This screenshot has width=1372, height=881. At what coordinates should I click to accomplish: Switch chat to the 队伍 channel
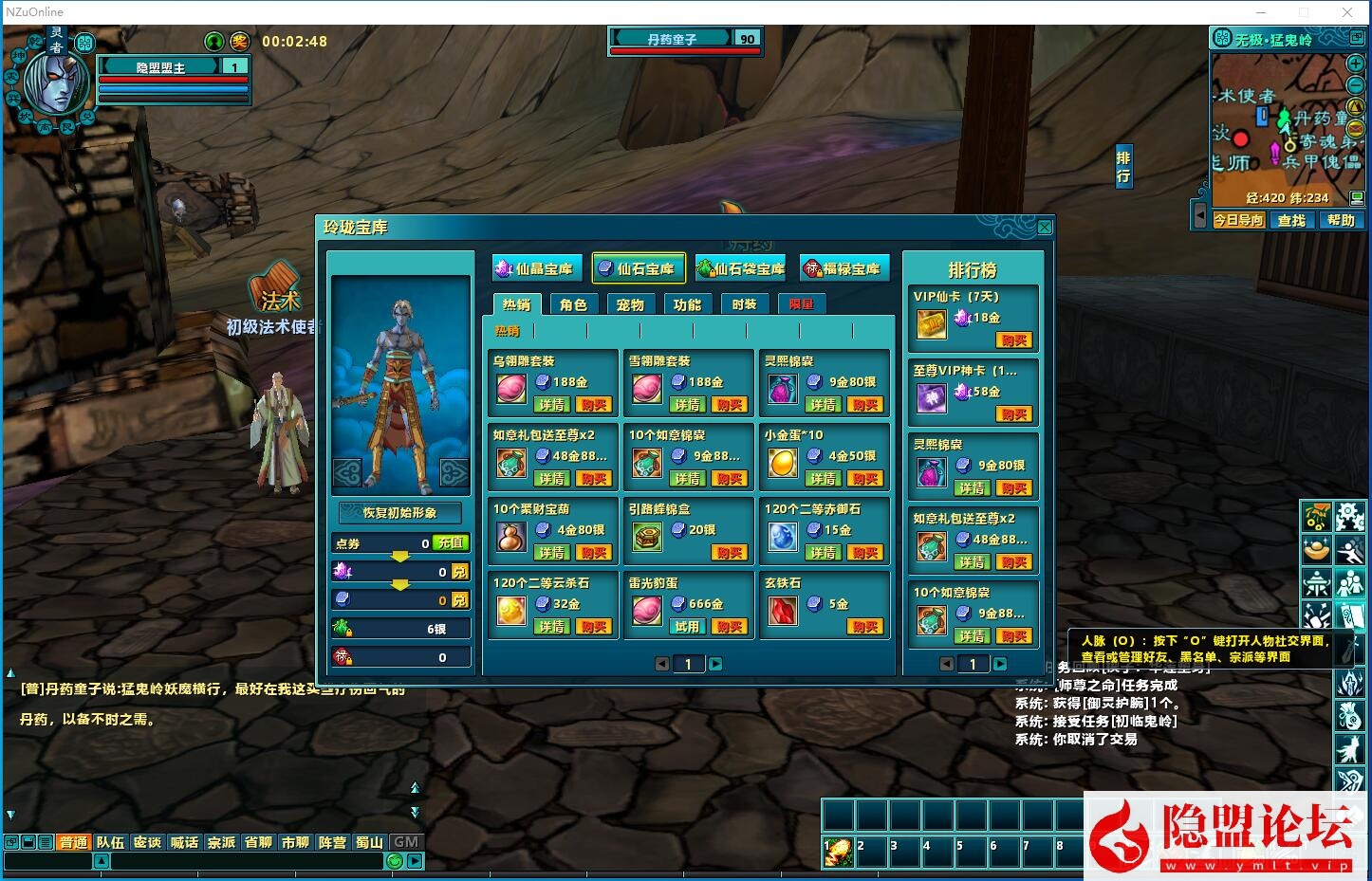(x=110, y=842)
